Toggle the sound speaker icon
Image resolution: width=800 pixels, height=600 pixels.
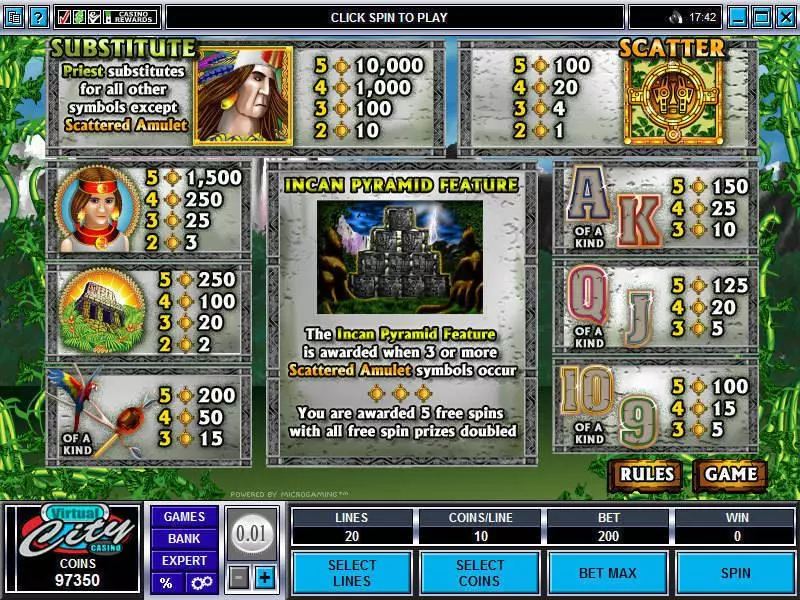tap(676, 17)
